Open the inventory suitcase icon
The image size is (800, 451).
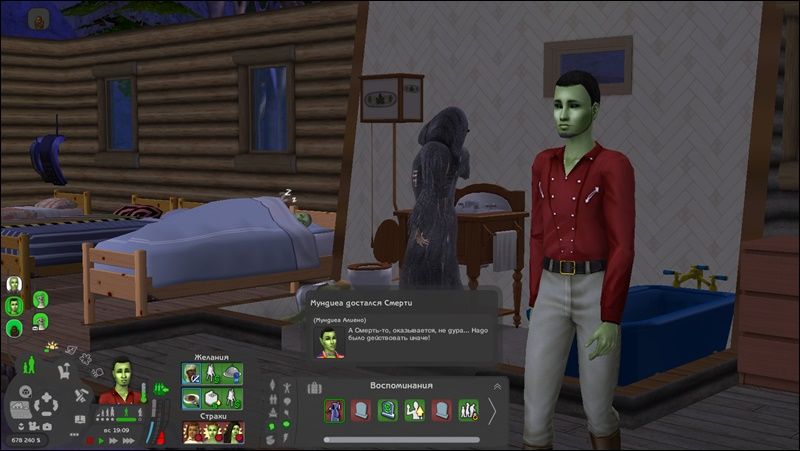click(314, 386)
